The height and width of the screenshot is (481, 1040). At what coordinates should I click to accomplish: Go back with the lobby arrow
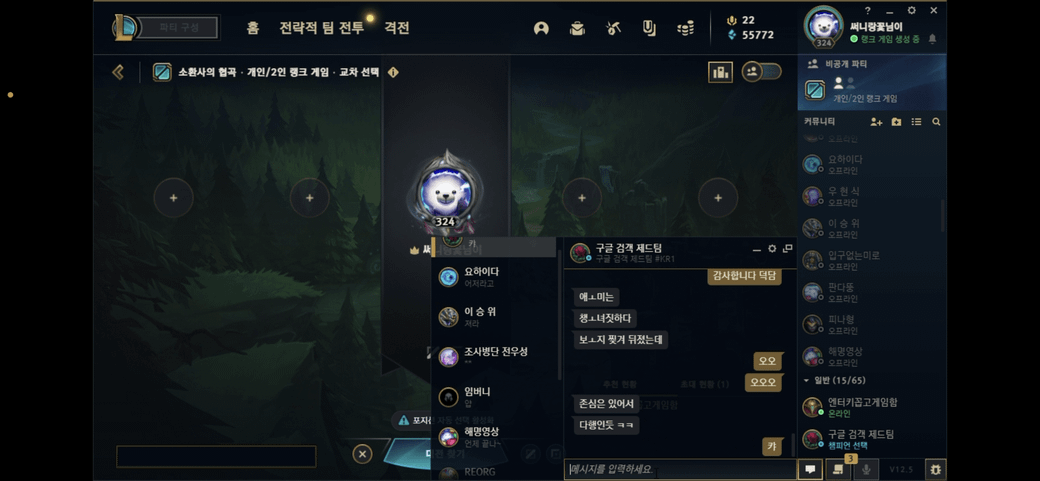[118, 72]
